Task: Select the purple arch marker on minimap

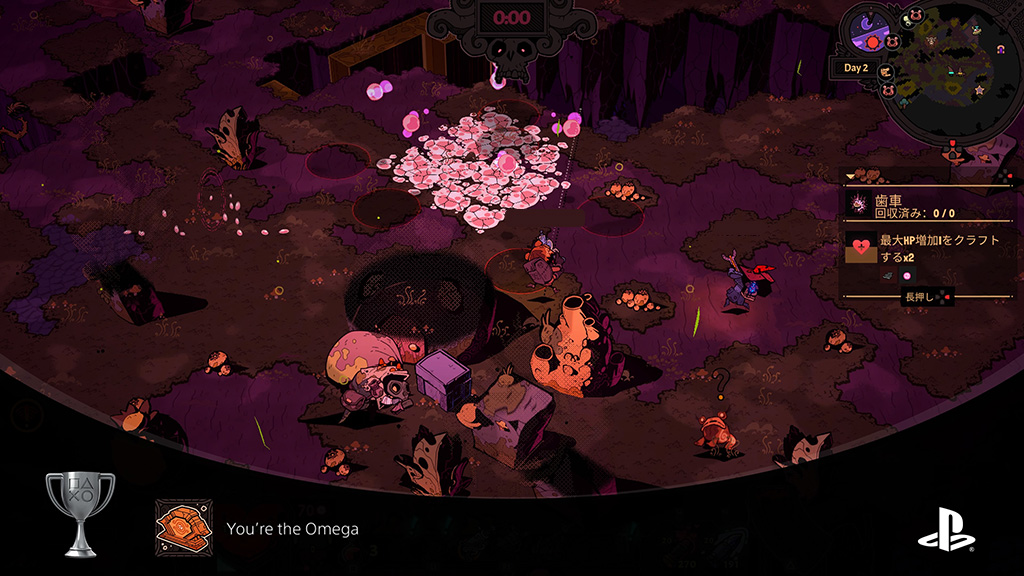Action: point(998,50)
